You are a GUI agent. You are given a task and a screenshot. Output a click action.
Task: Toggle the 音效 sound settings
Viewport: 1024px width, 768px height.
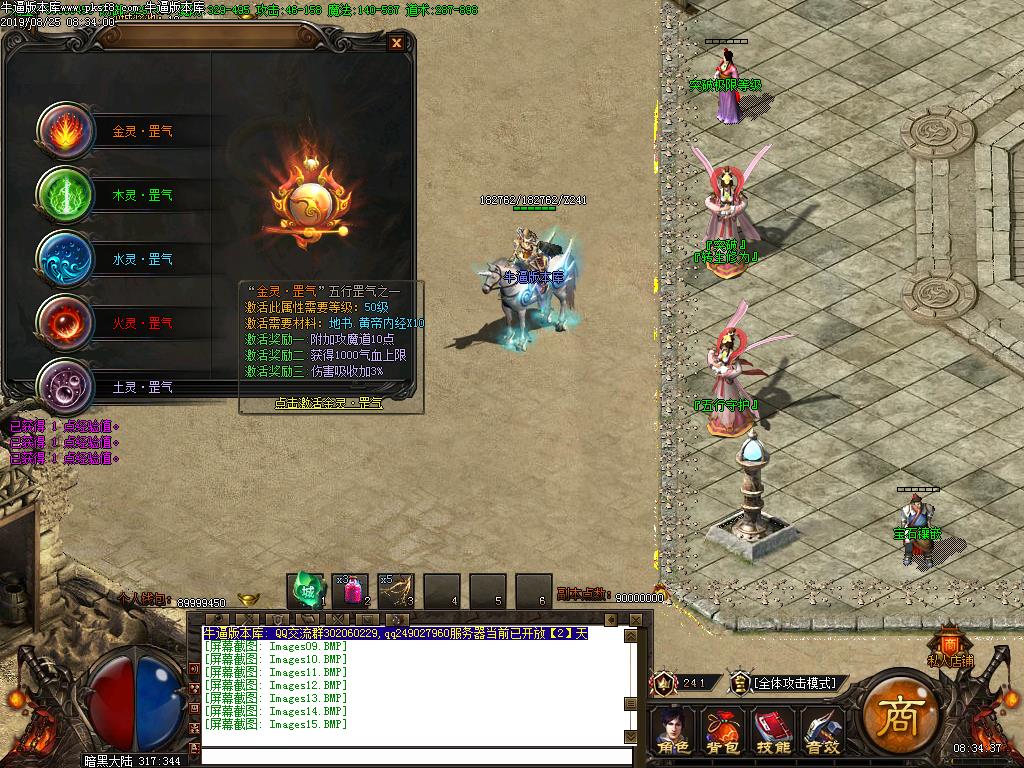821,730
